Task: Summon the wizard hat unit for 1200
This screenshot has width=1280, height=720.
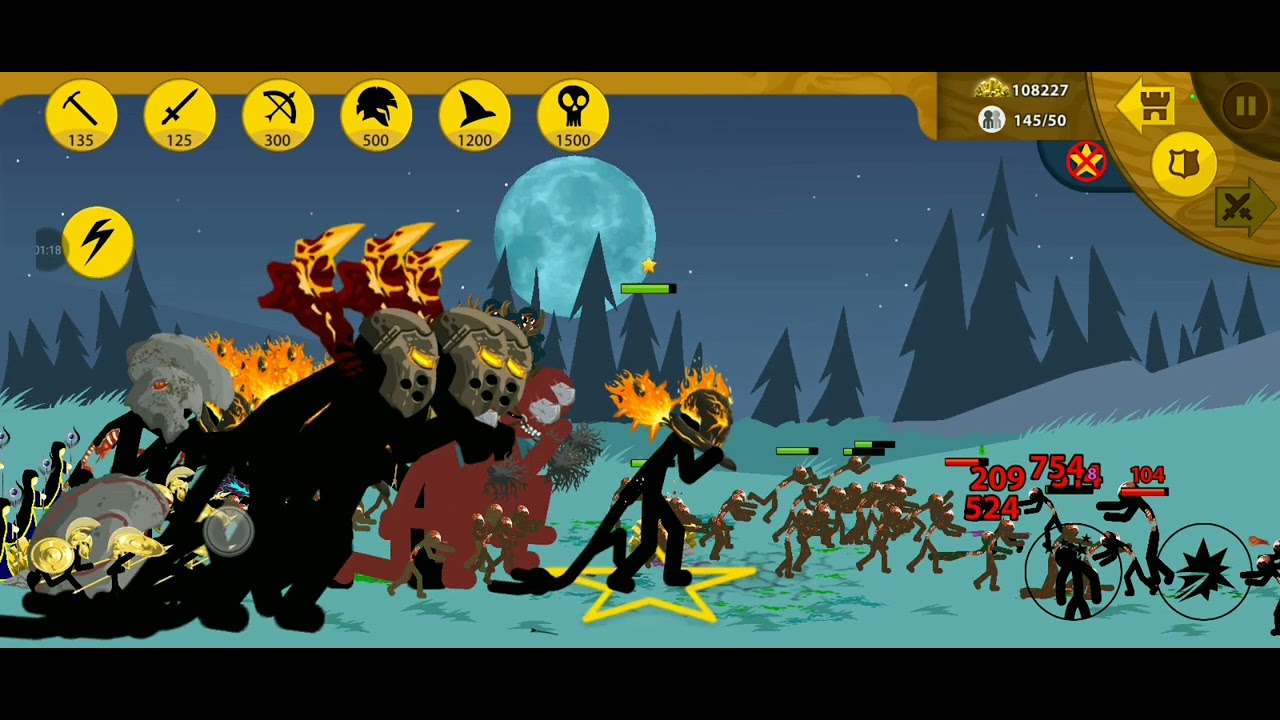Action: [474, 115]
